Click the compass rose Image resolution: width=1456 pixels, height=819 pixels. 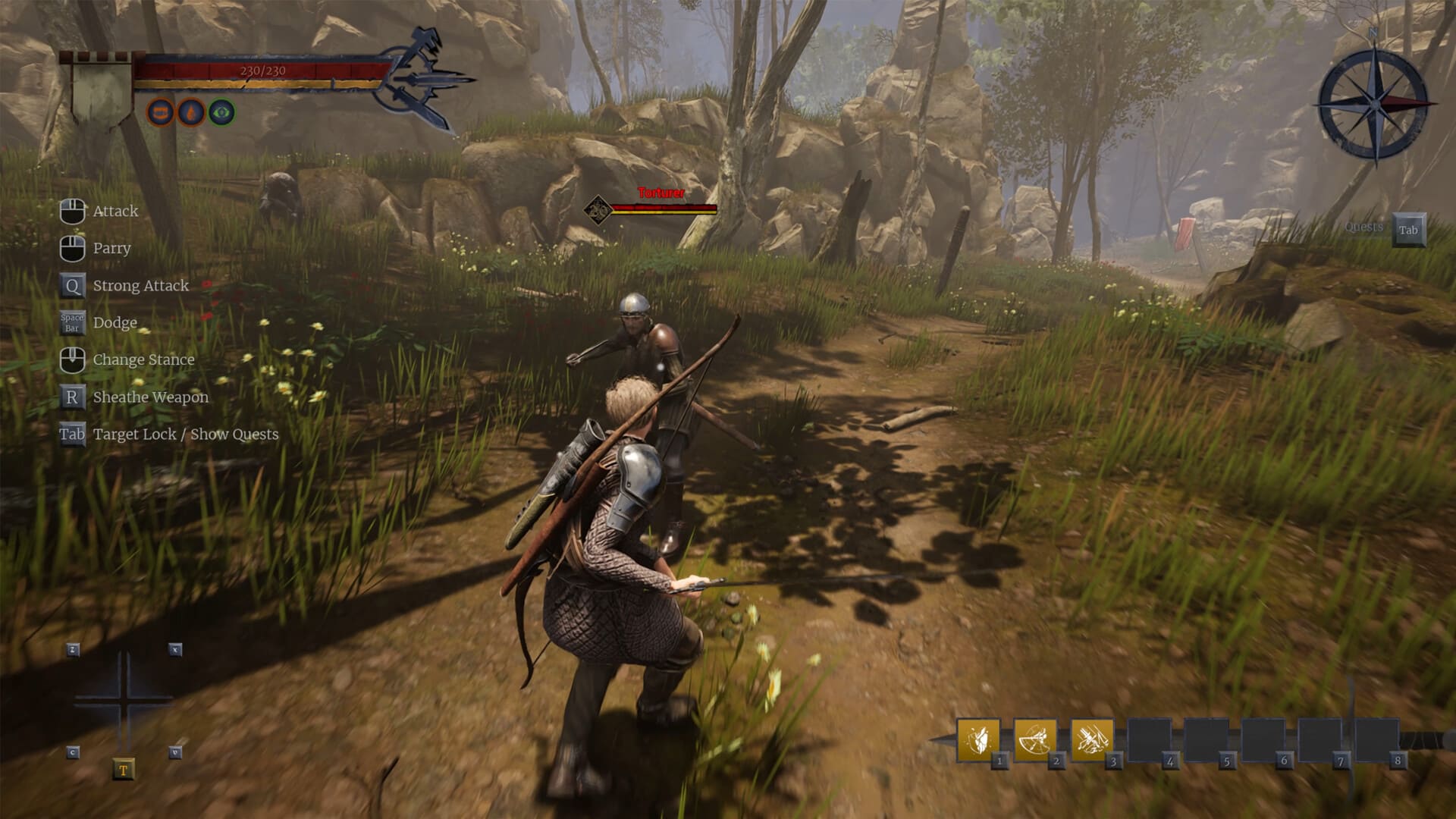pos(1374,105)
